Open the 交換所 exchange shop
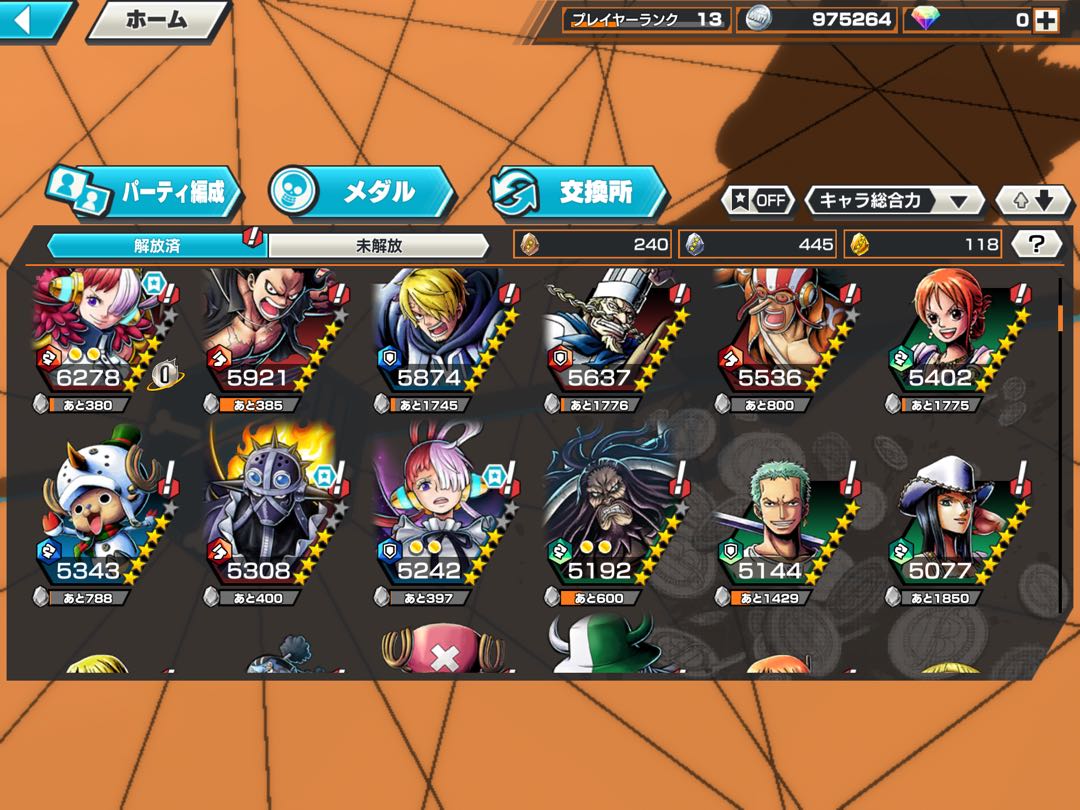The width and height of the screenshot is (1080, 810). tap(578, 192)
